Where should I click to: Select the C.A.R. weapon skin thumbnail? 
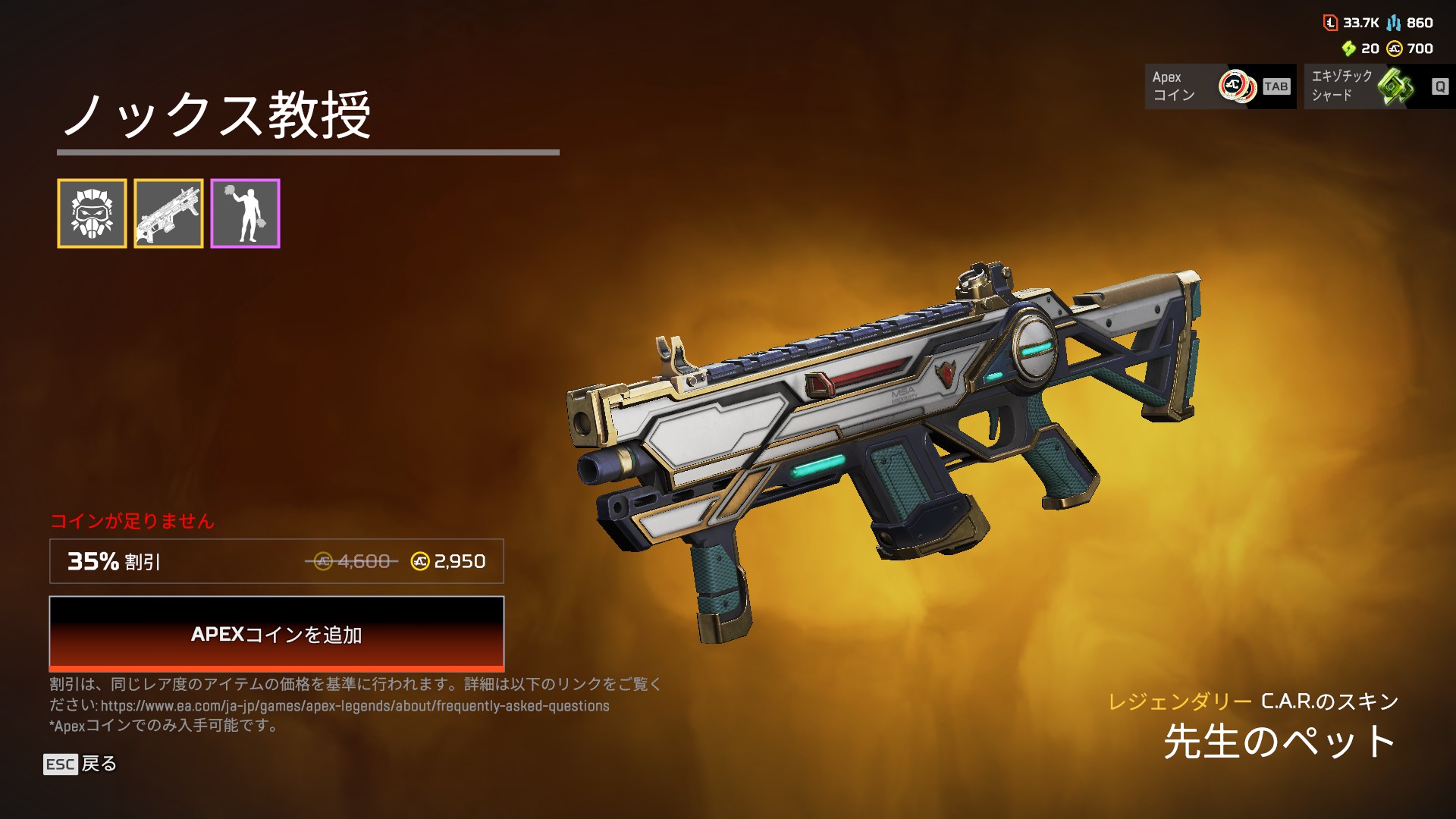coord(168,213)
